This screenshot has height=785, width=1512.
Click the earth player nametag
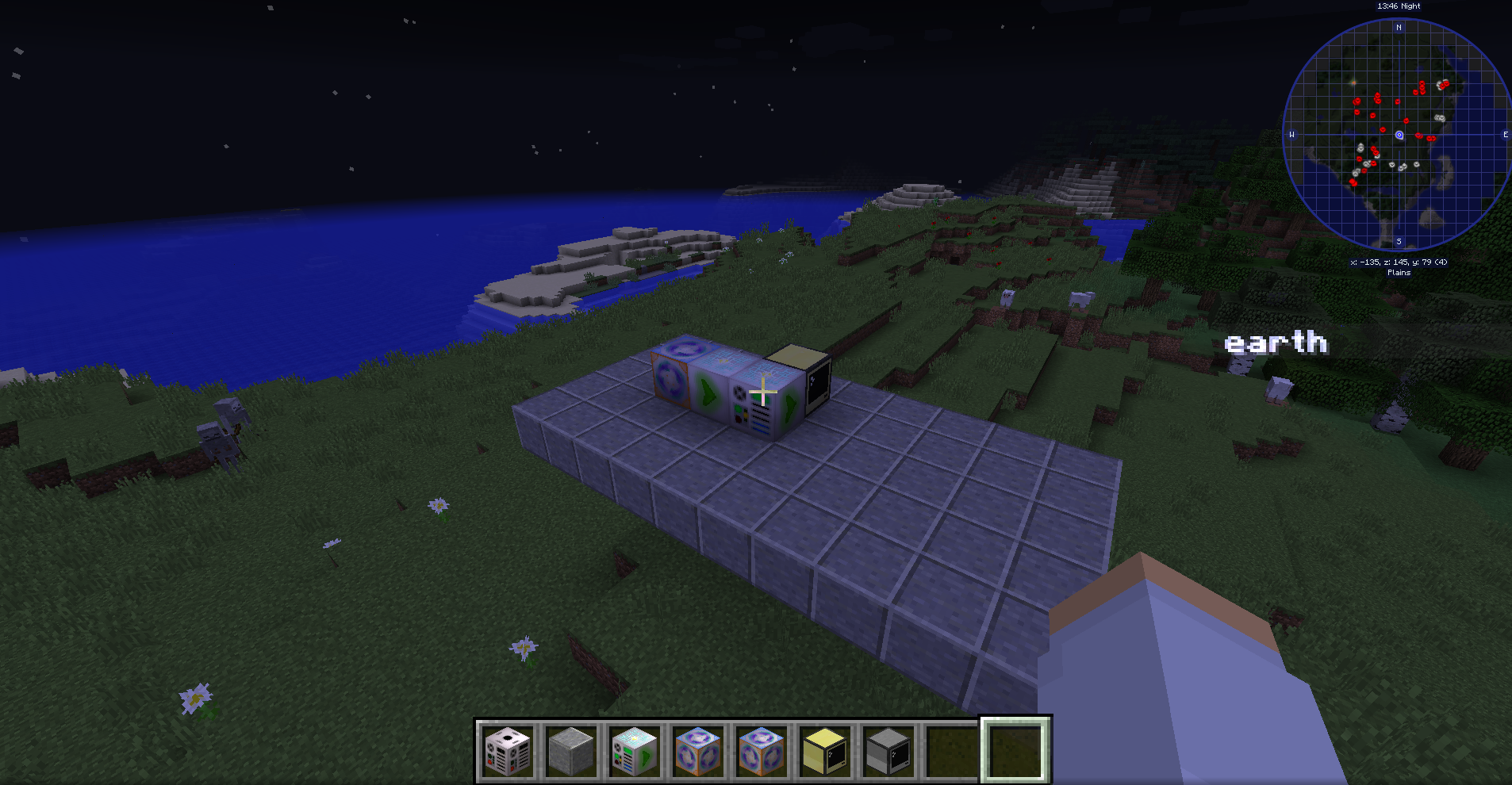click(x=1276, y=343)
